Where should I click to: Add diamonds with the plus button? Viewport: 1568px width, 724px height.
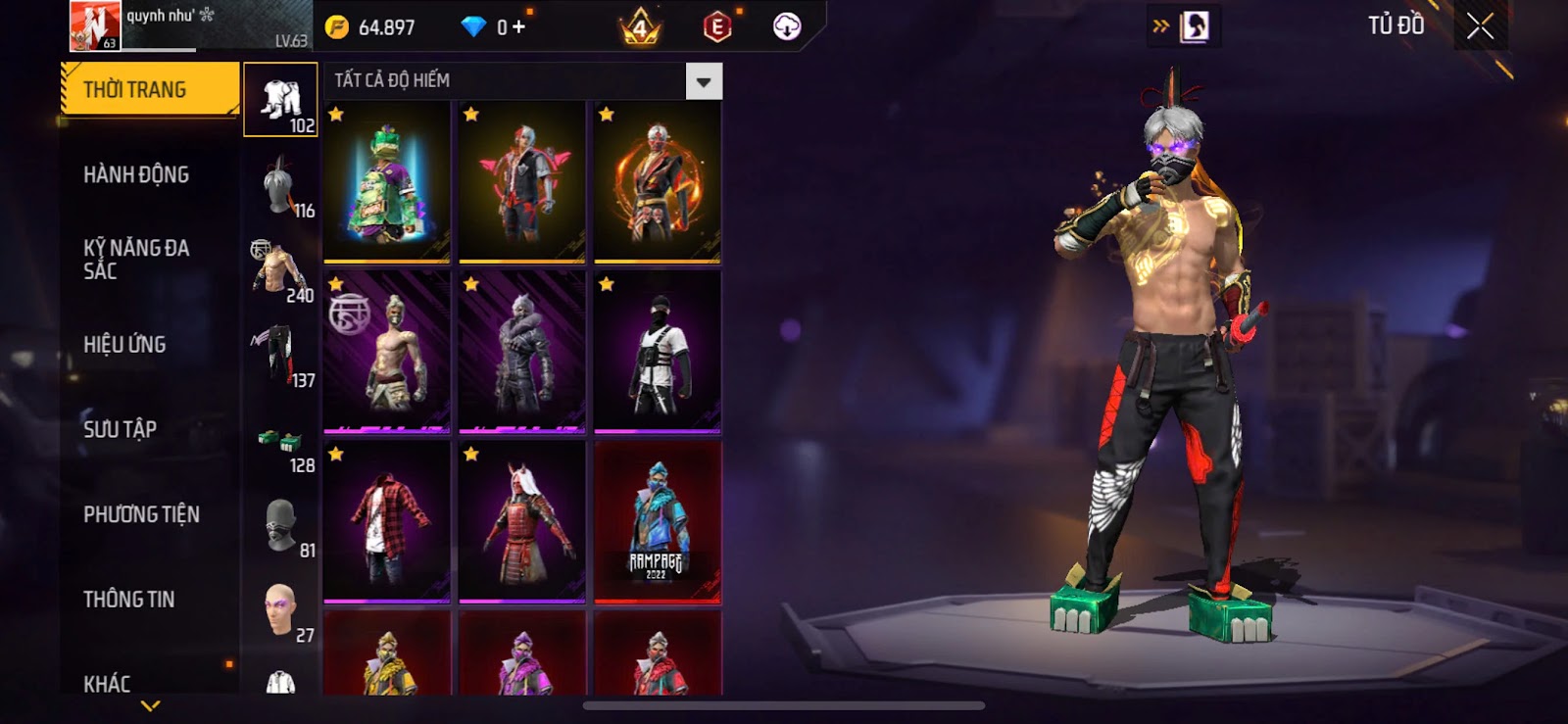pos(518,27)
